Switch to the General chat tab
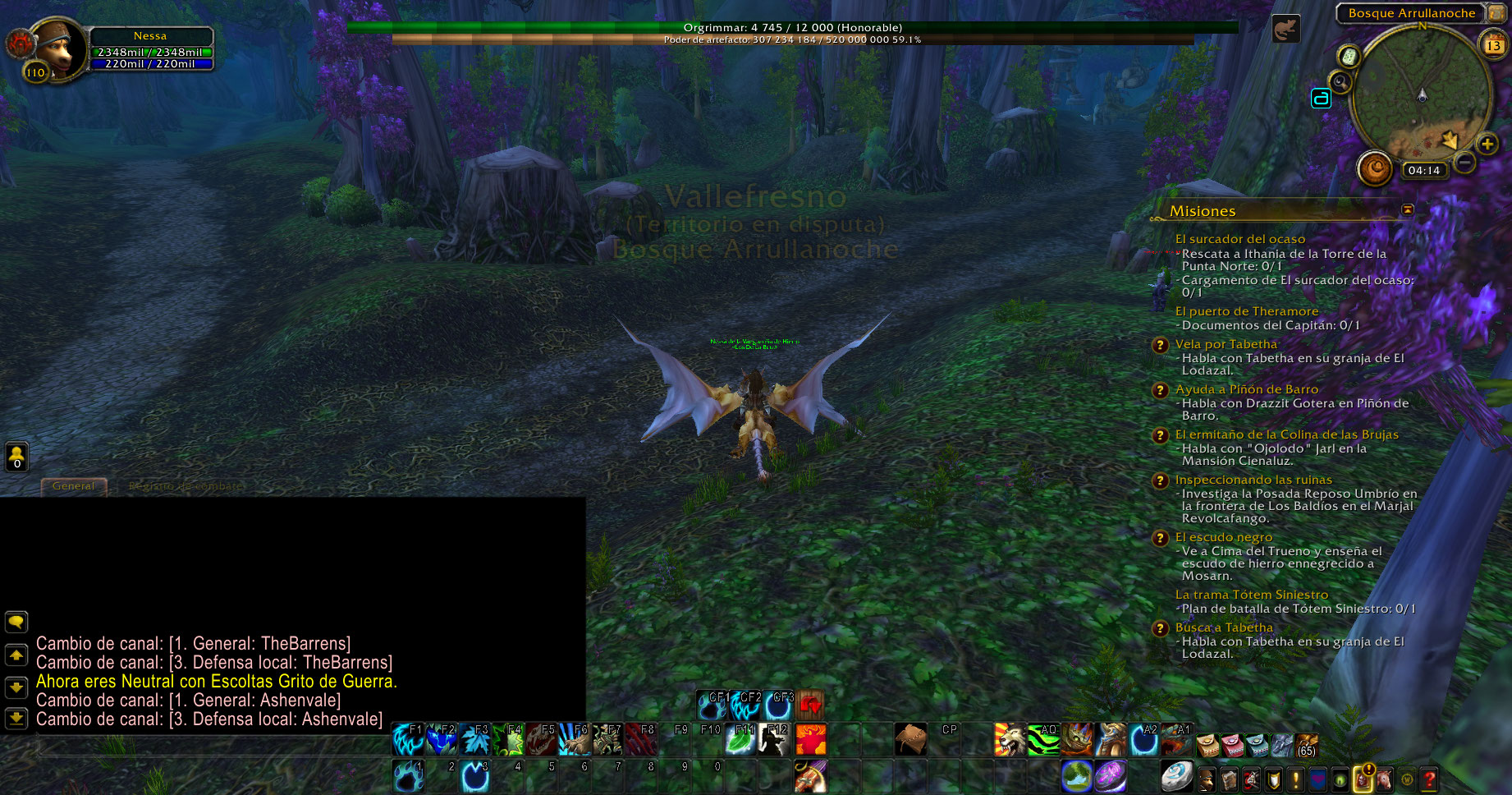1512x795 pixels. [x=73, y=486]
